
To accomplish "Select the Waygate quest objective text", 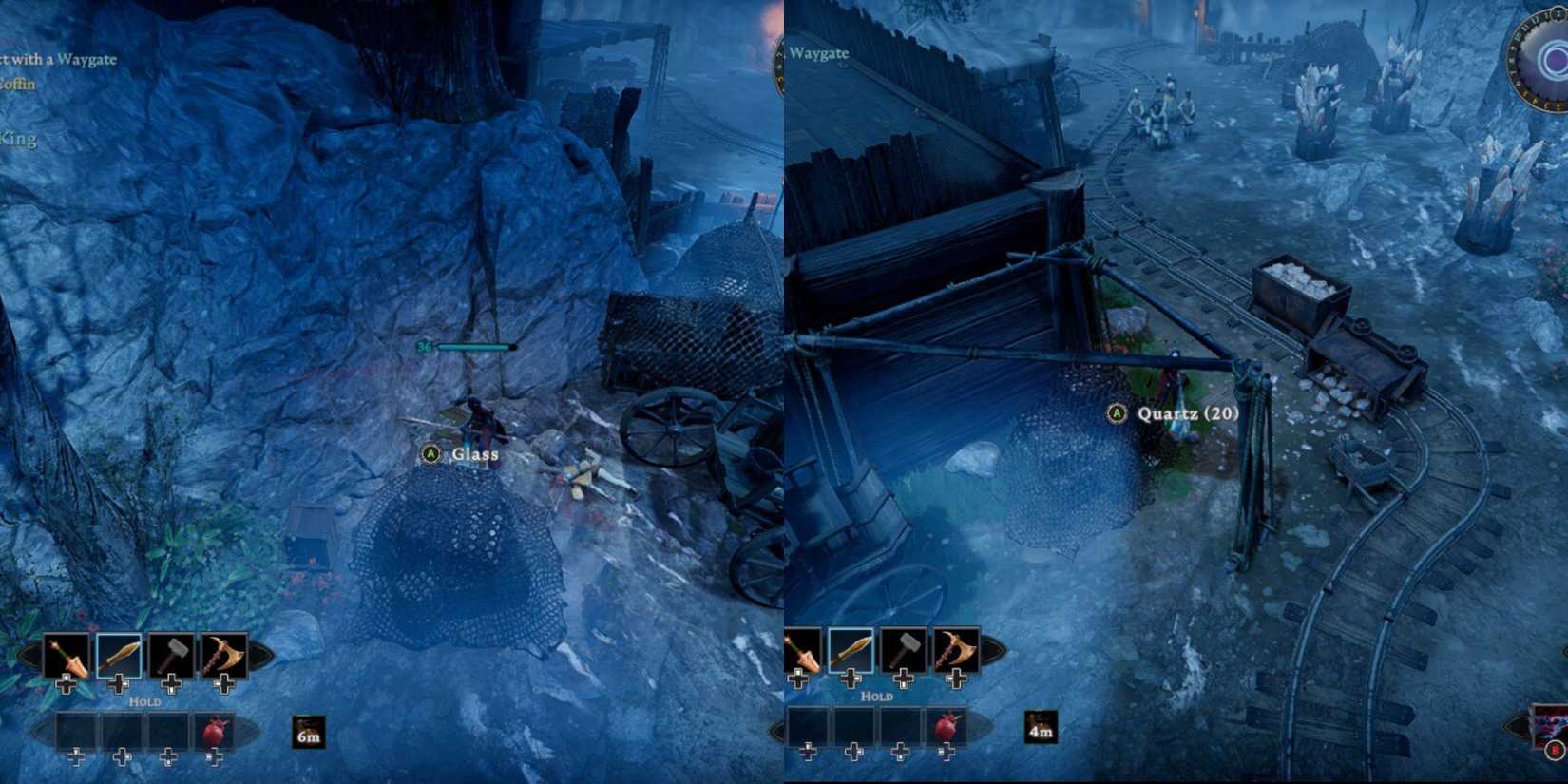I will pos(61,59).
